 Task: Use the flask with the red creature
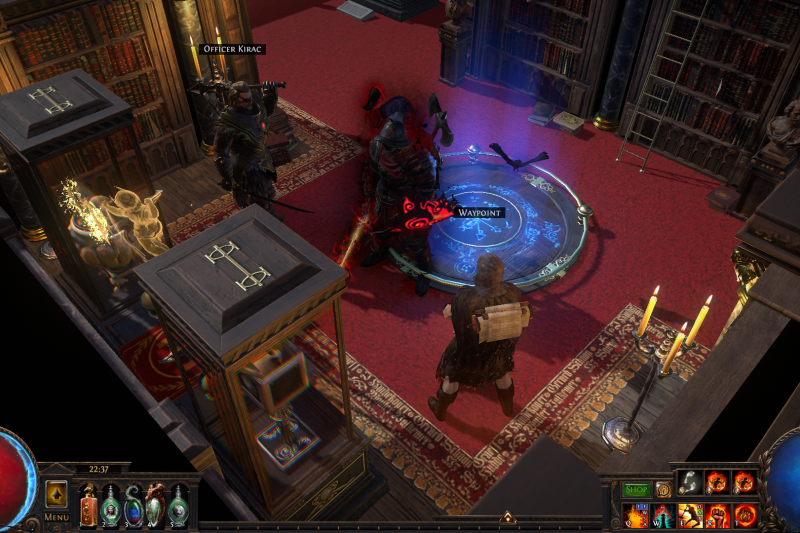(x=155, y=503)
